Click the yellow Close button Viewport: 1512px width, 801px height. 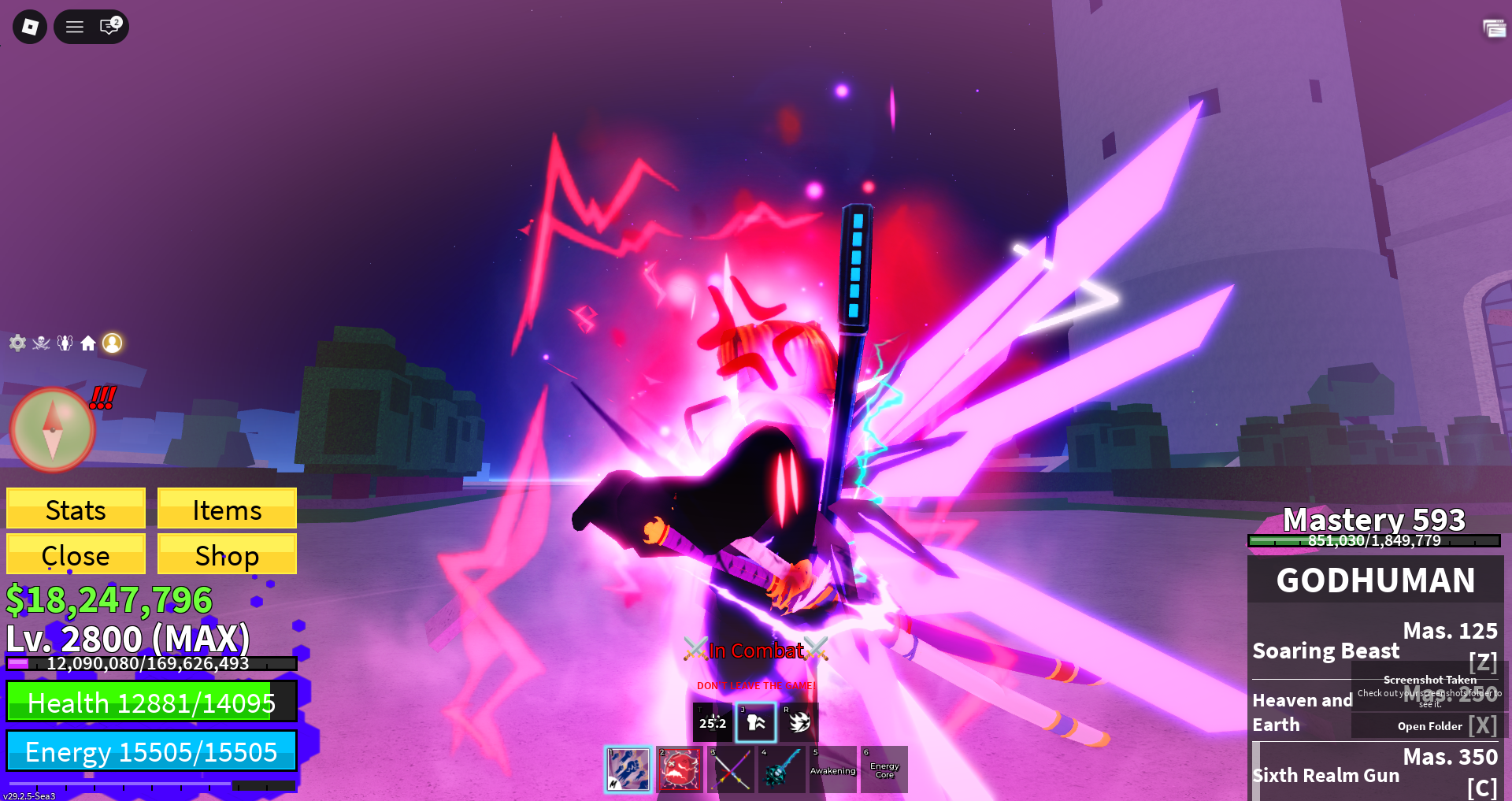point(76,554)
